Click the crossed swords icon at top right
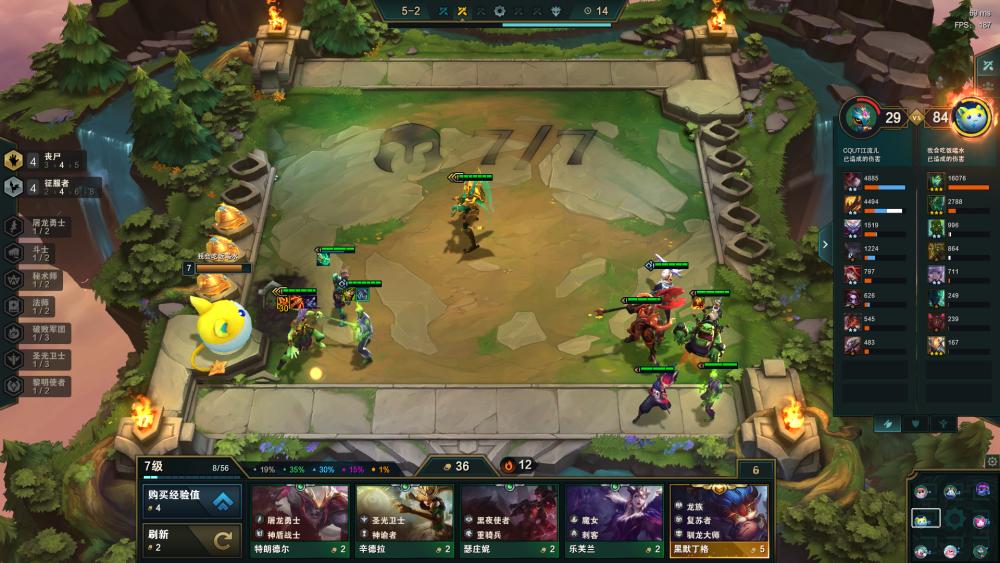Viewport: 1000px width, 563px height. pos(988,65)
